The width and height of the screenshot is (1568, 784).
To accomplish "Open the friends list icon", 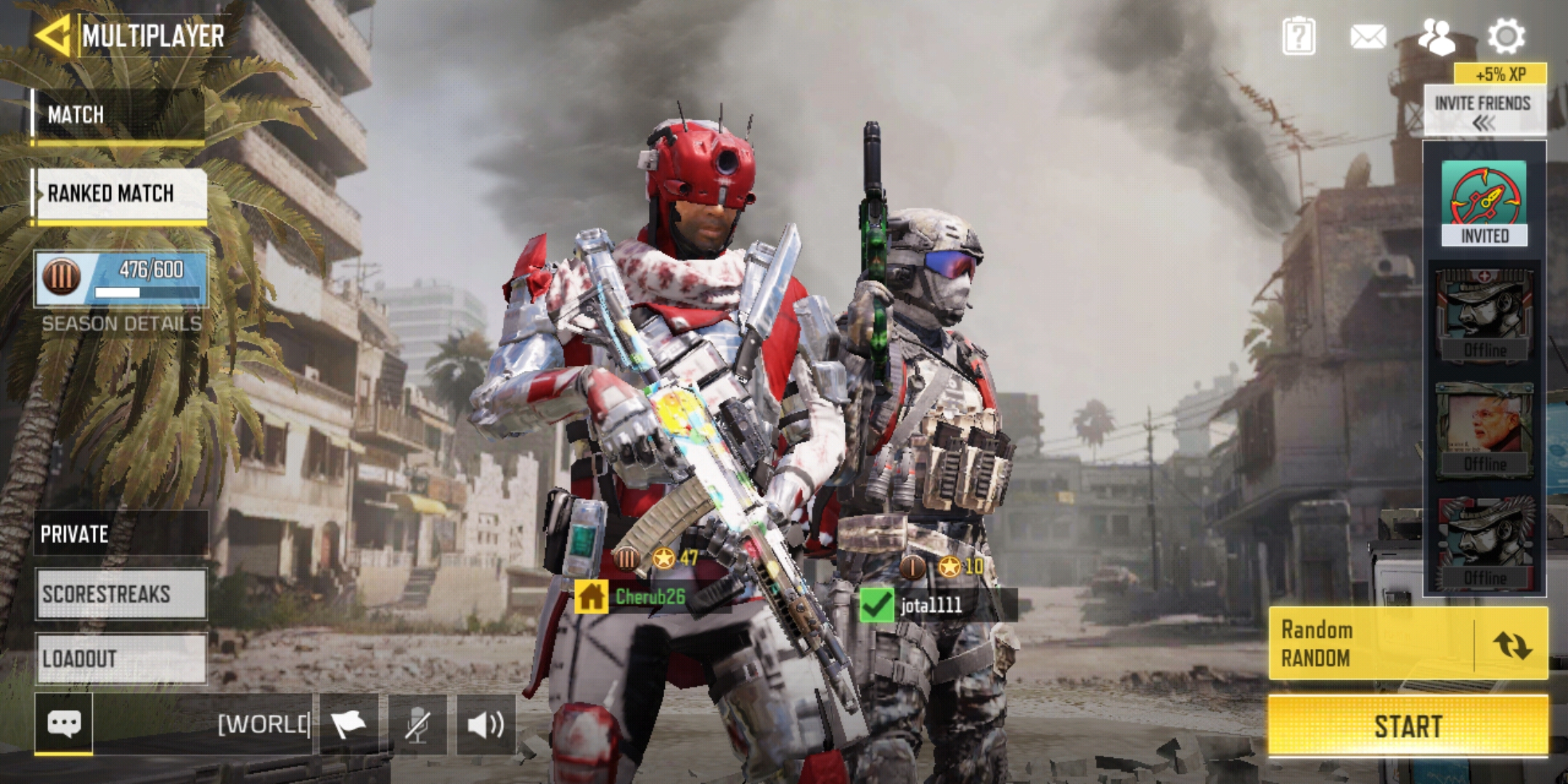I will (x=1437, y=36).
